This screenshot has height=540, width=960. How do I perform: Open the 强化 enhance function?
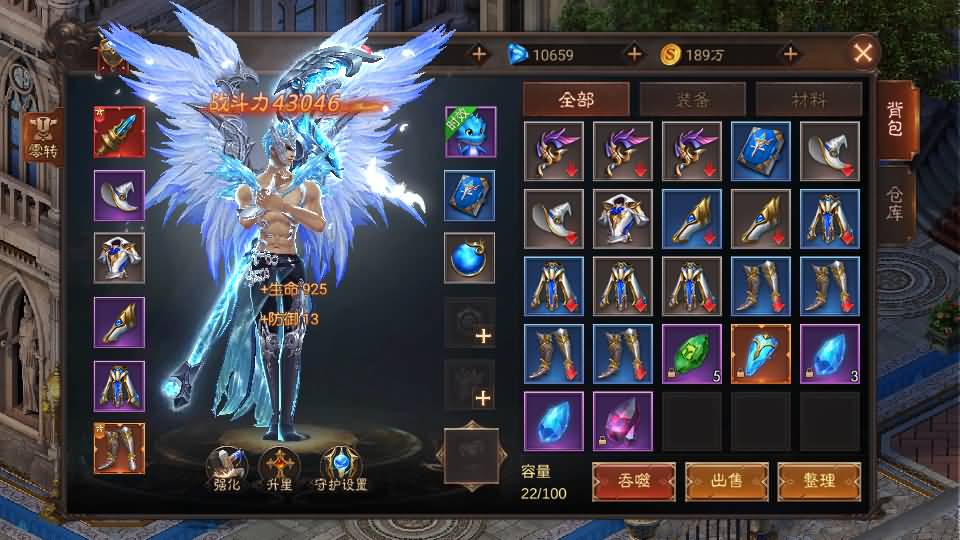(226, 468)
